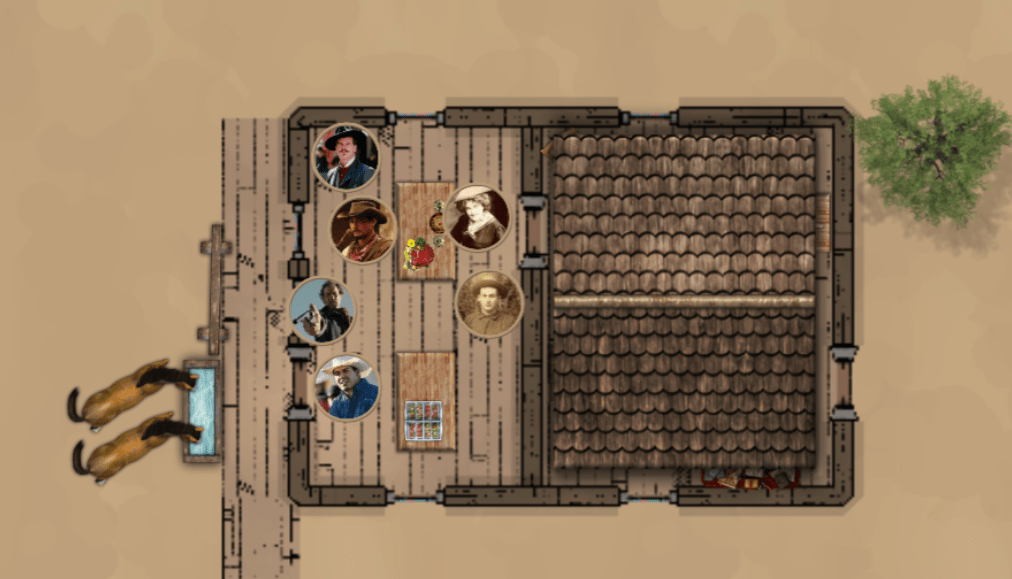Select the brown cowboy hat token

pos(363,230)
